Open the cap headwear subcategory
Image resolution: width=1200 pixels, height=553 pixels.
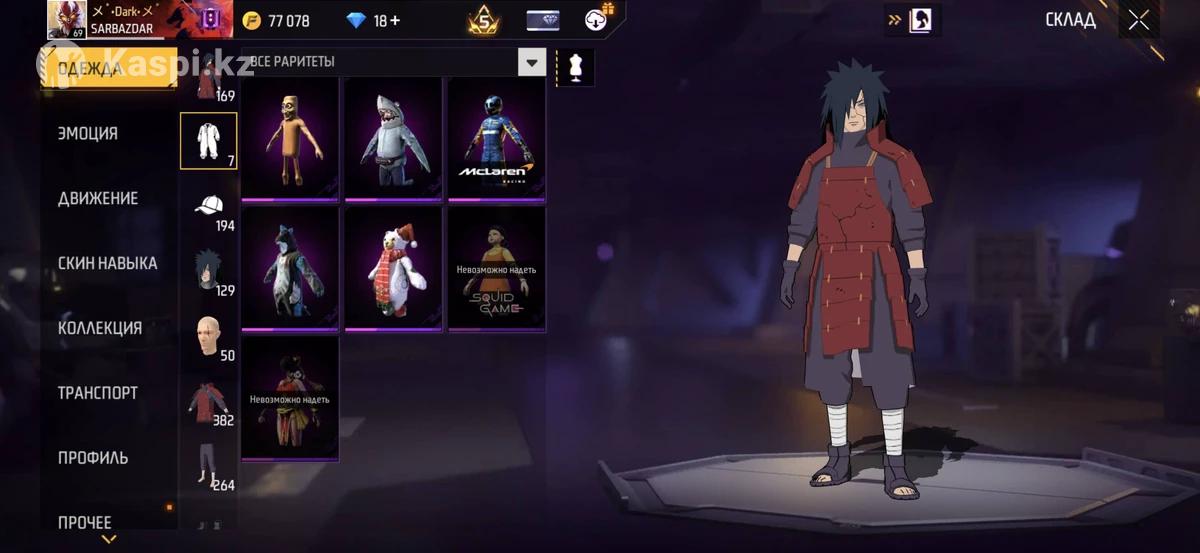tap(208, 206)
